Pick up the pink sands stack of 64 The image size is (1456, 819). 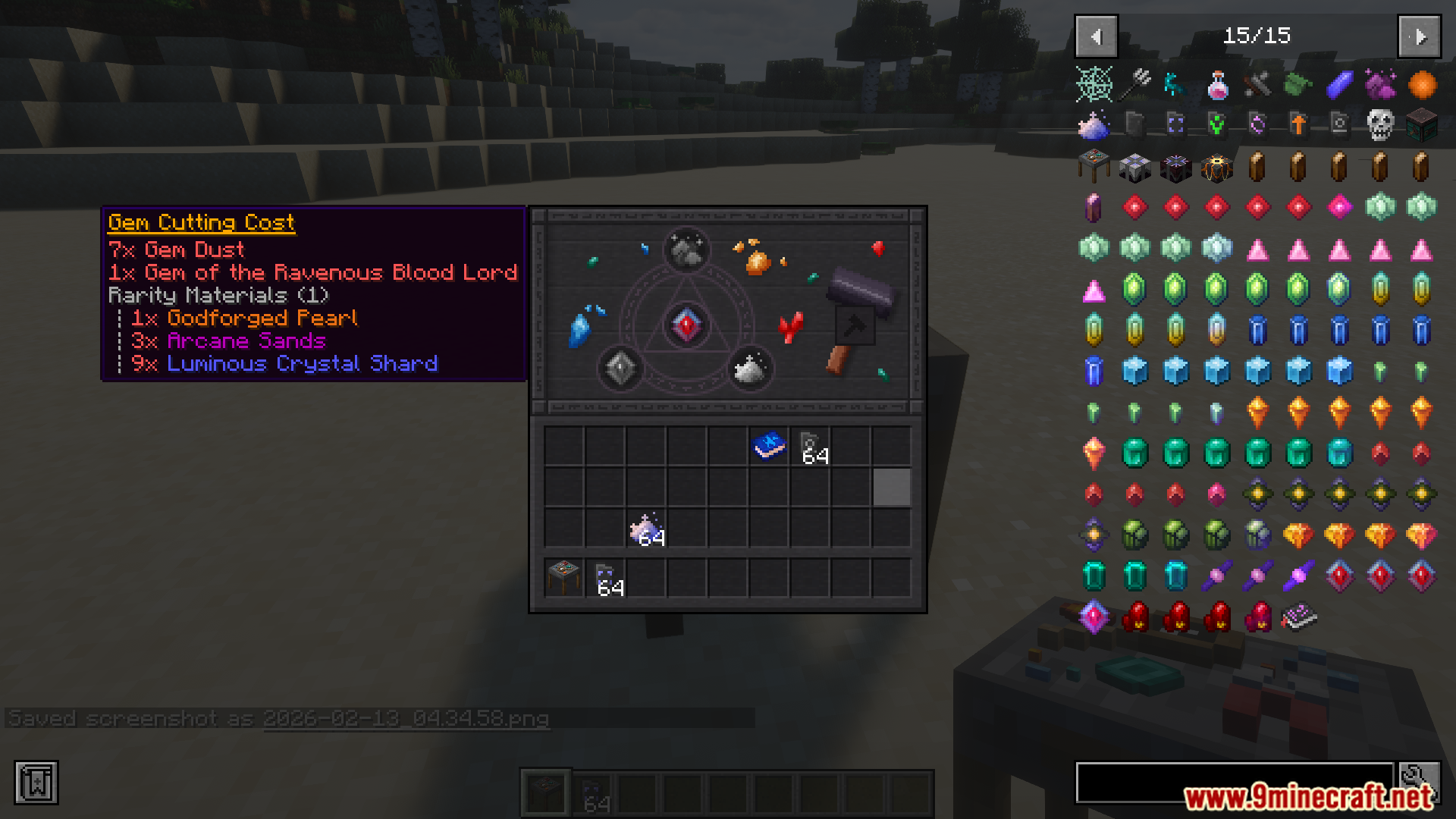click(x=646, y=529)
